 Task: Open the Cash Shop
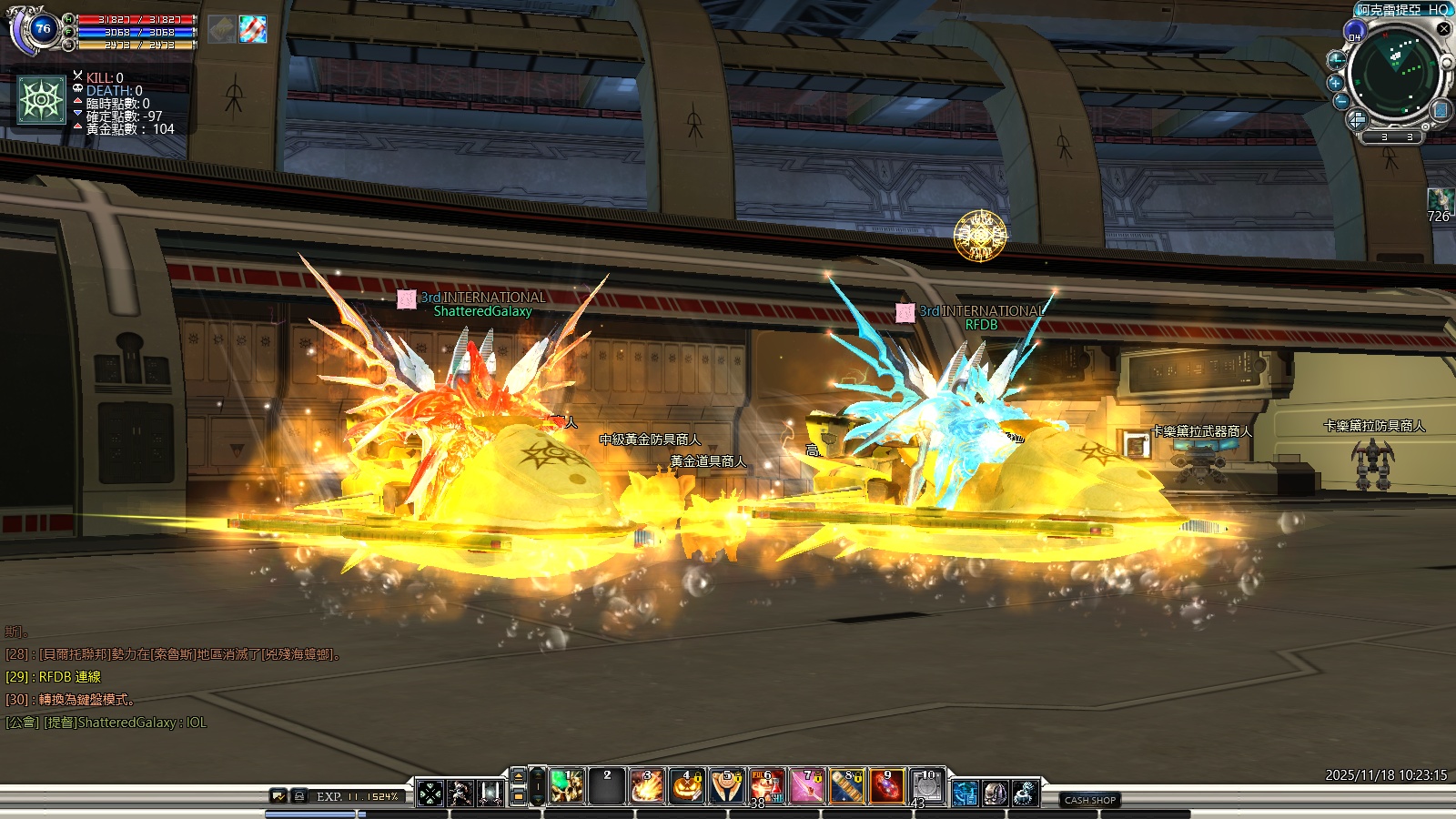(x=1089, y=800)
